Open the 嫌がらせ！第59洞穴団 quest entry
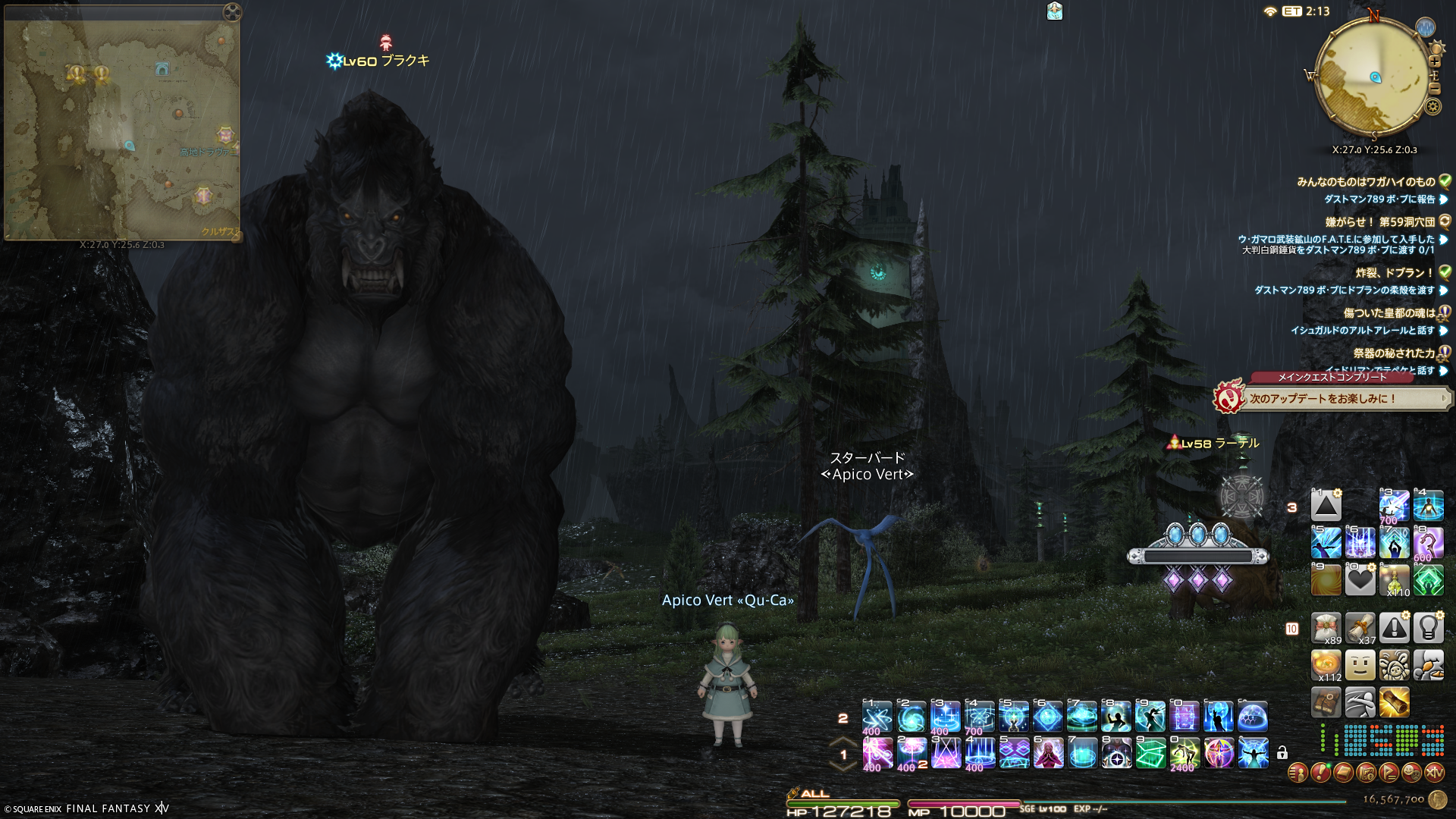 pos(1379,222)
